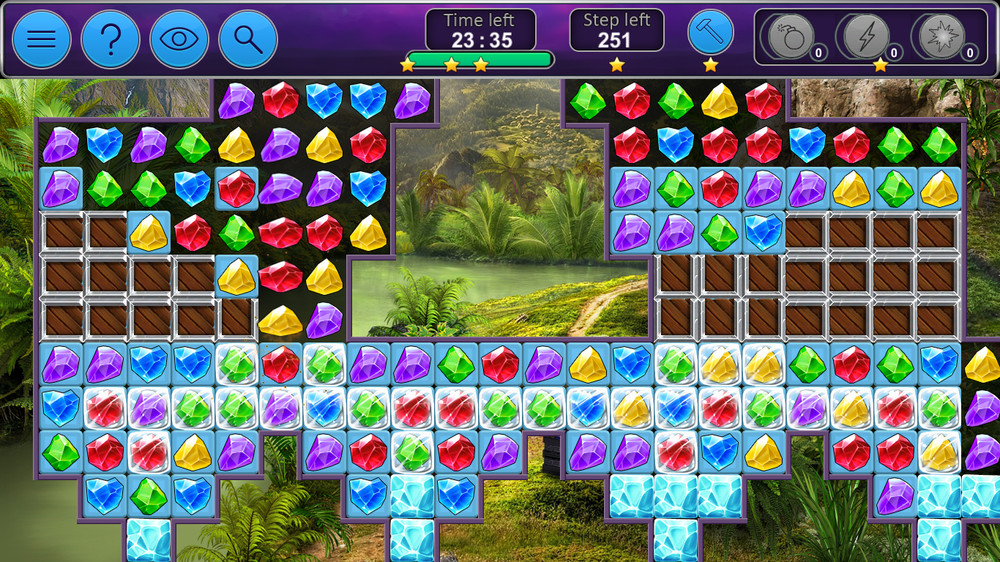The image size is (1000, 562).
Task: Use the bomb power-up
Action: coord(790,38)
